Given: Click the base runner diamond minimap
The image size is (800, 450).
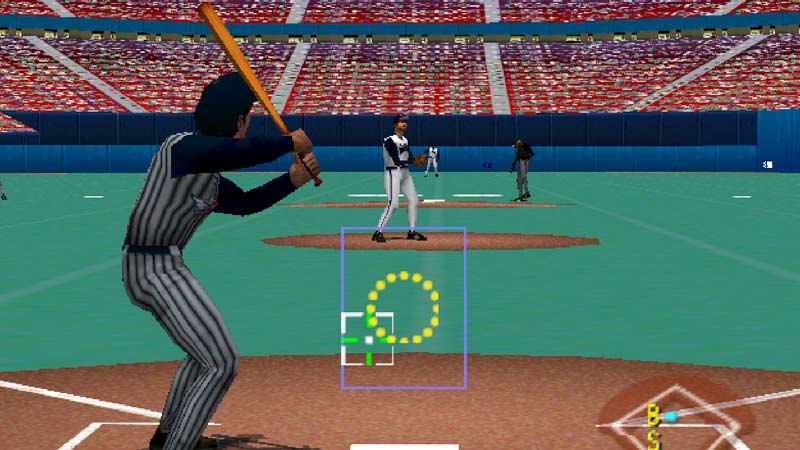Looking at the screenshot, I should [x=676, y=417].
